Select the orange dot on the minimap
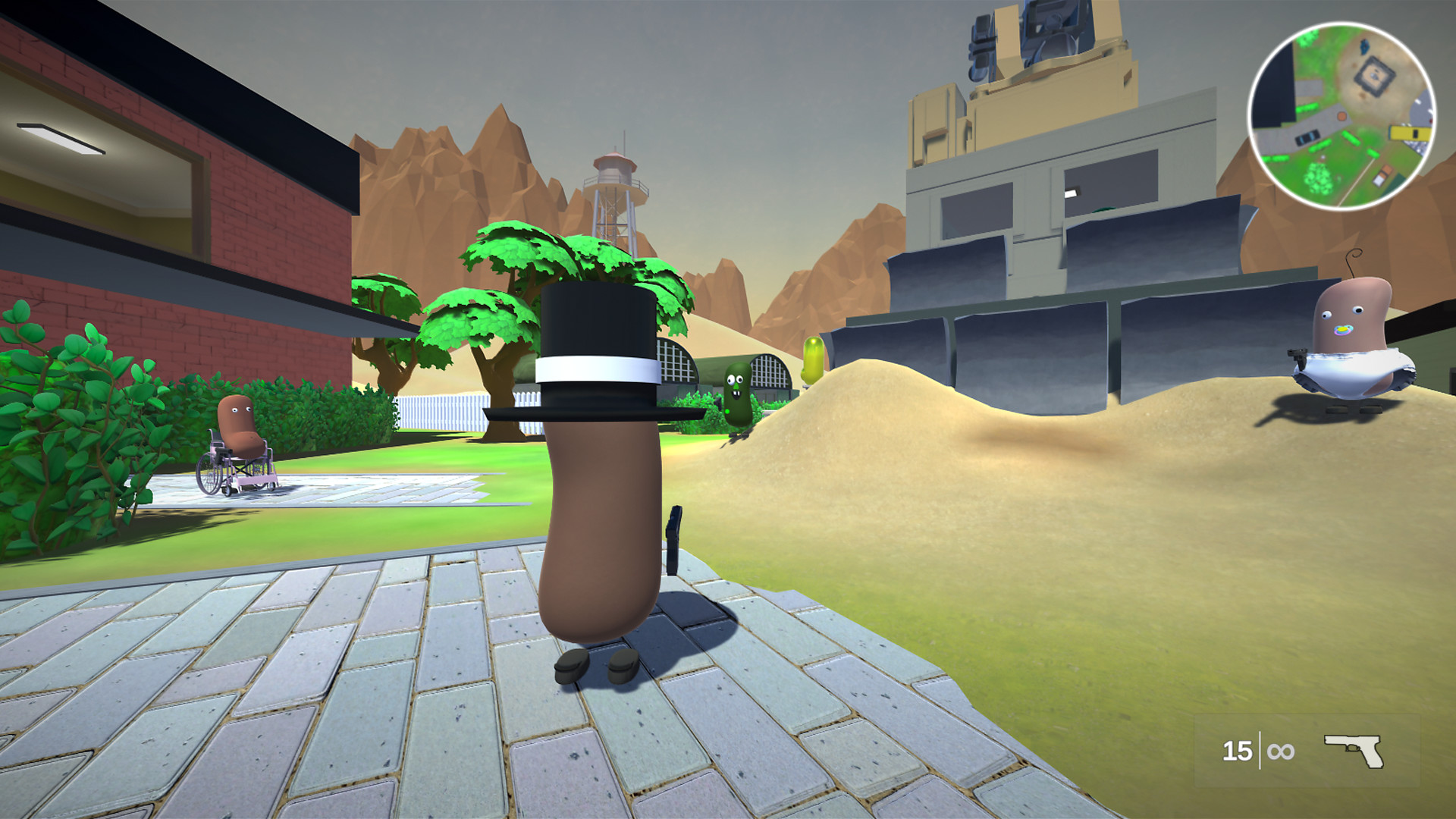The width and height of the screenshot is (1456, 819). 1342,115
